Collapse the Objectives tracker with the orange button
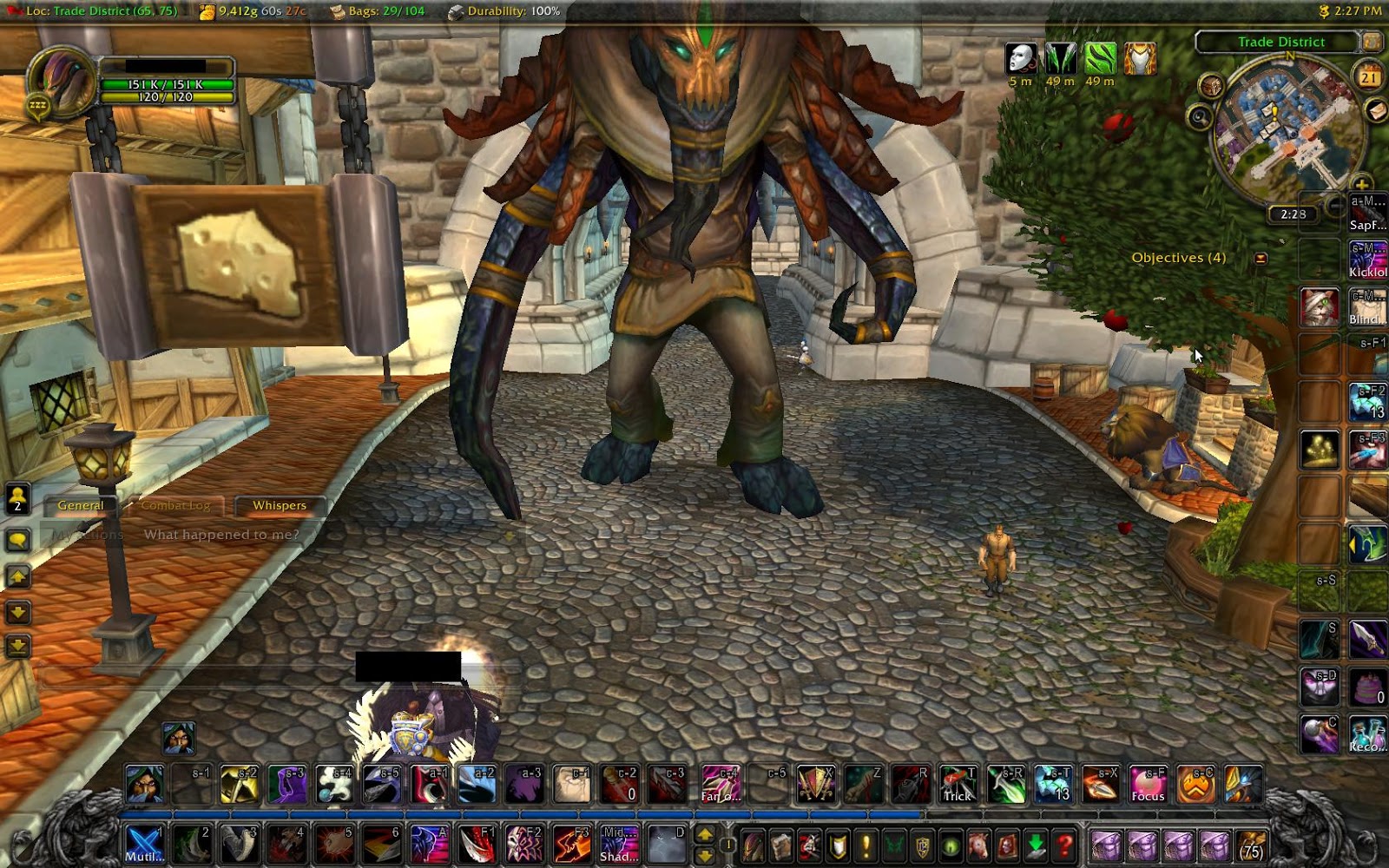The width and height of the screenshot is (1389, 868). click(1260, 257)
